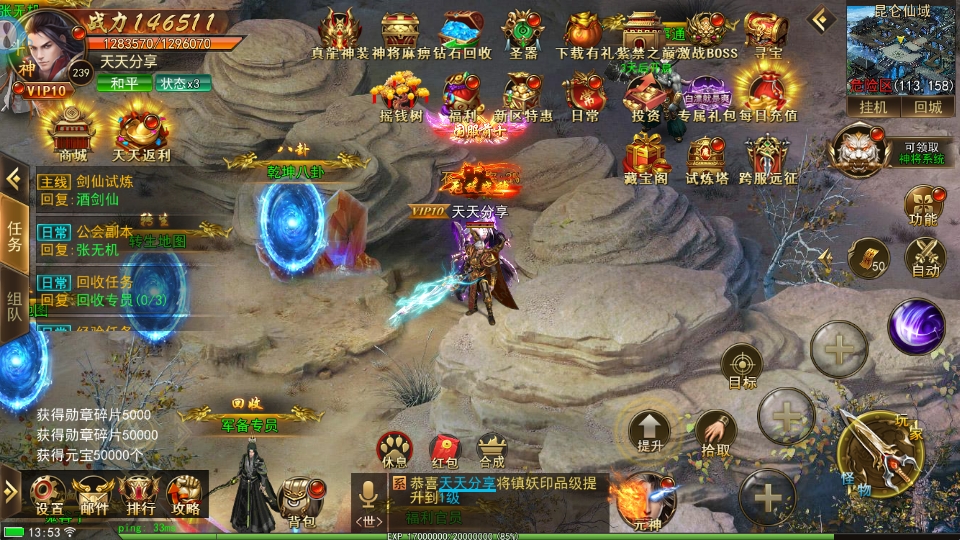
Task: Tap the 拾取 pickup hand button
Action: click(x=715, y=432)
